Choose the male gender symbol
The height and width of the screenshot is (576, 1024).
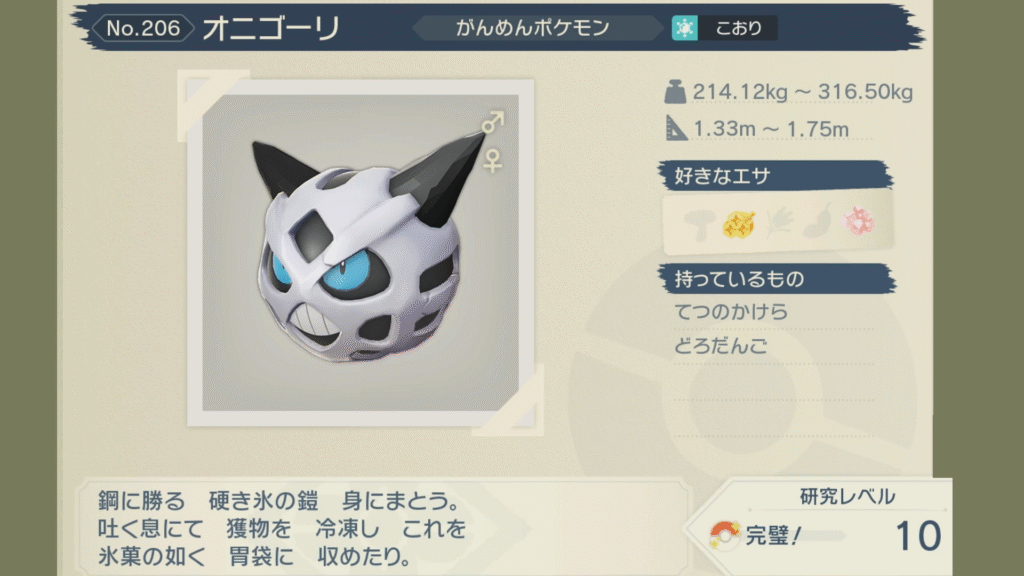pyautogui.click(x=492, y=123)
